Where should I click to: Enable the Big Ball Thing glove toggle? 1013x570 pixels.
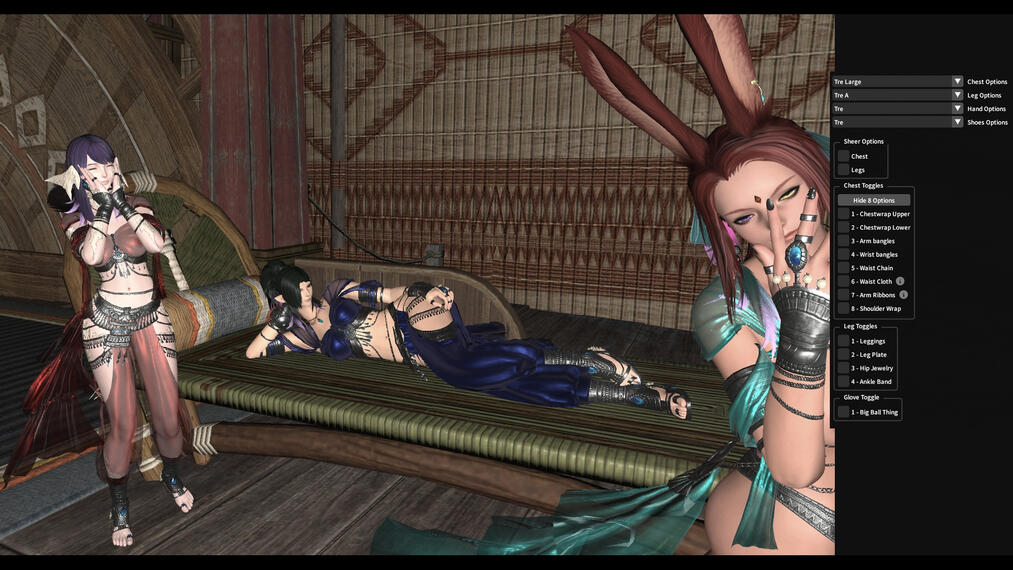[x=844, y=412]
